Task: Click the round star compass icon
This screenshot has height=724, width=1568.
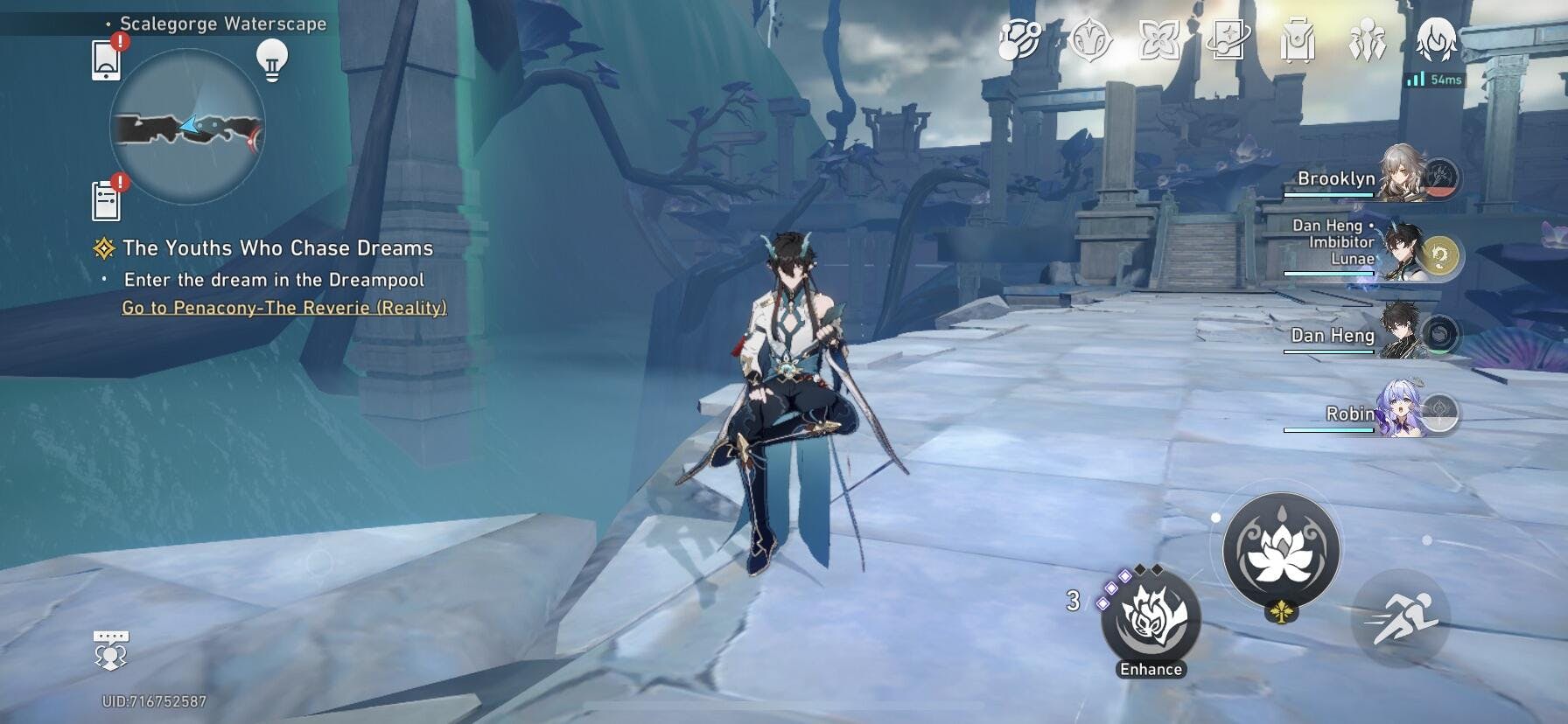Action: coord(1090,40)
